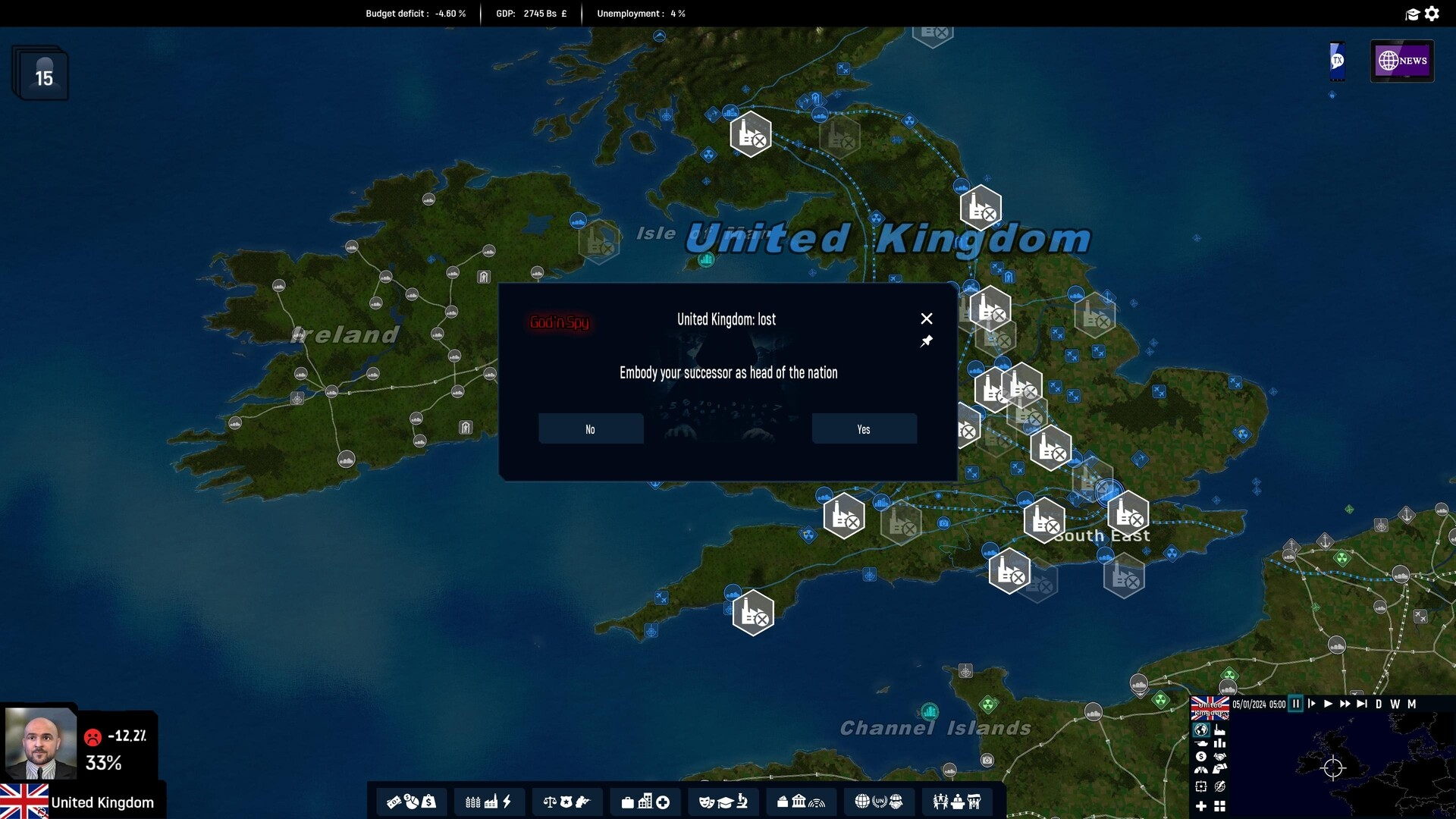Image resolution: width=1456 pixels, height=819 pixels.
Task: Activate fast-forward time speed
Action: [x=1345, y=704]
